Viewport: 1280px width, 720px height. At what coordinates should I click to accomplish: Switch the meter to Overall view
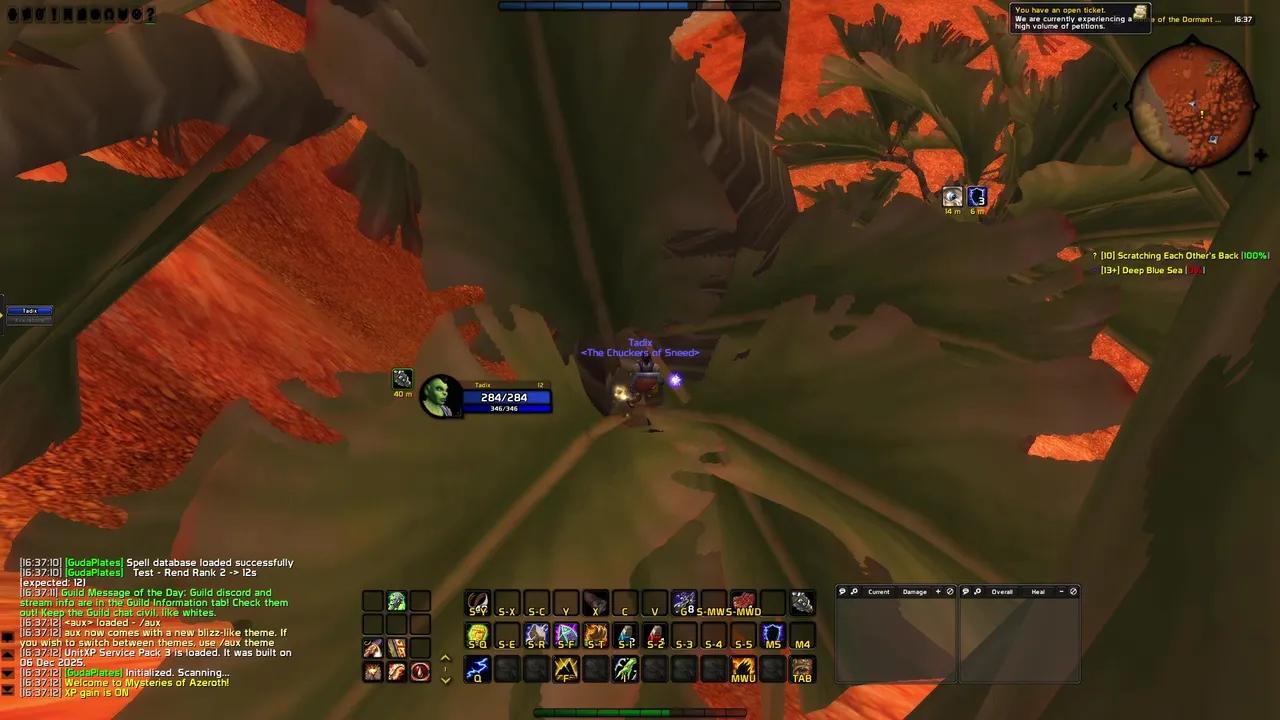[1002, 592]
